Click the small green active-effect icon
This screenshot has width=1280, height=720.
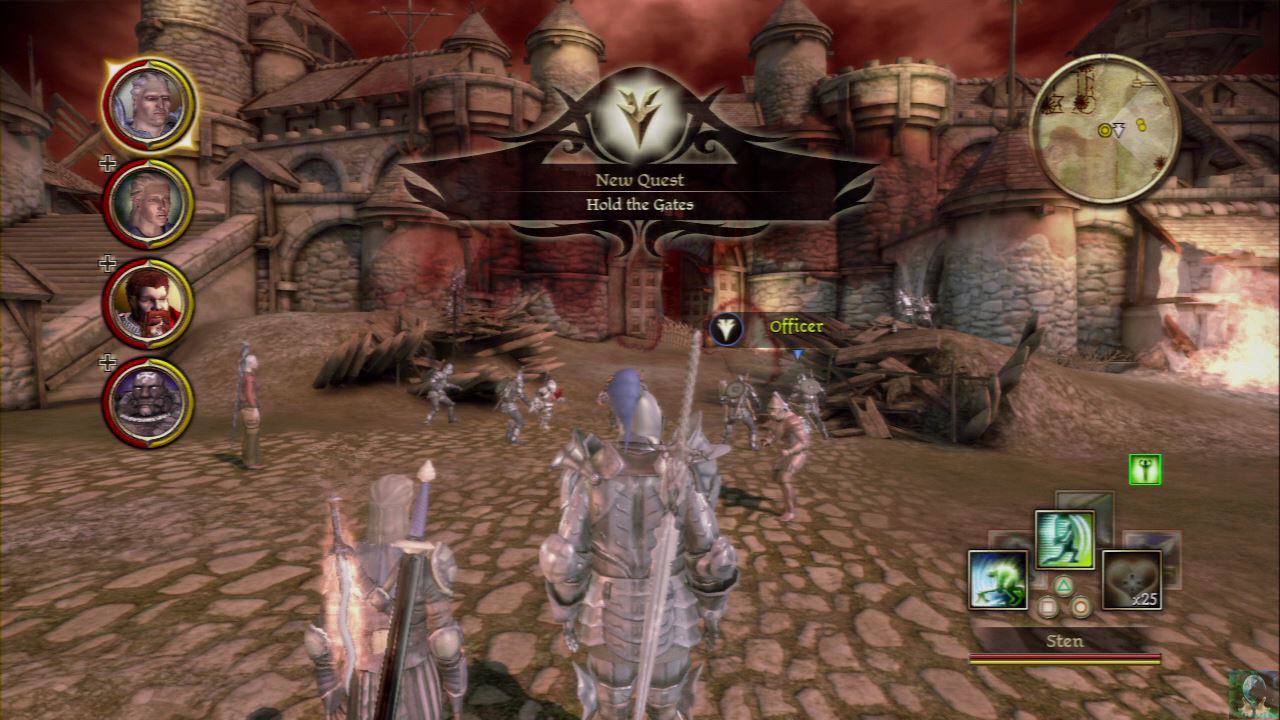1145,468
